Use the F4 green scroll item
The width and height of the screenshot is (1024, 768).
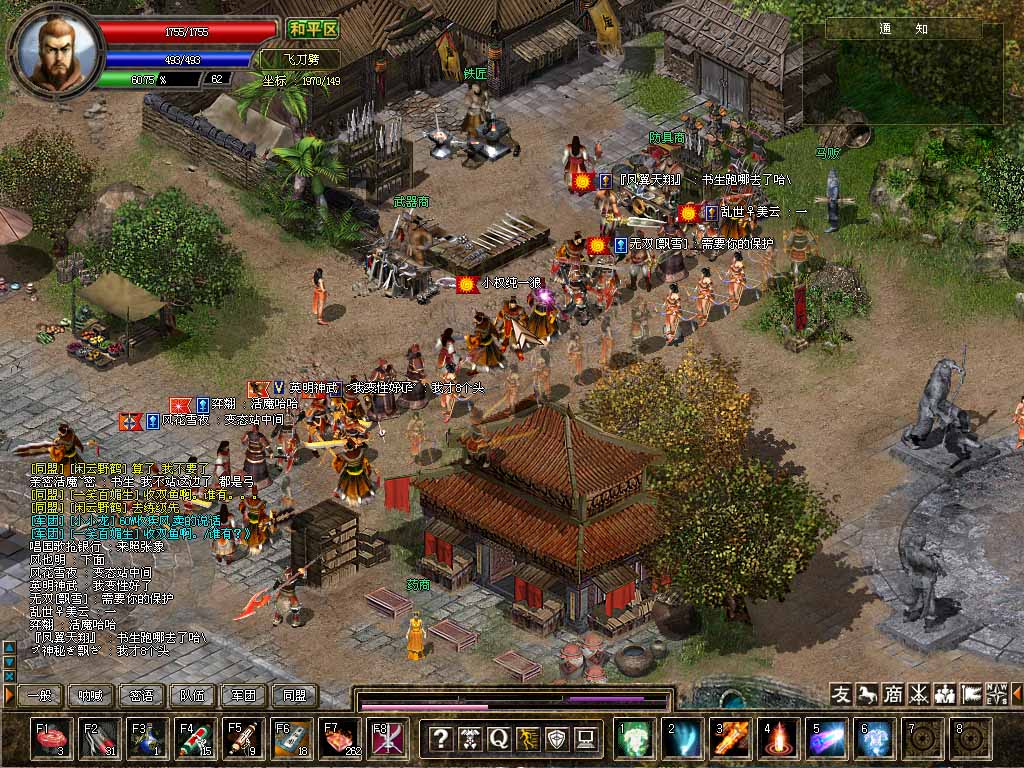[195, 738]
